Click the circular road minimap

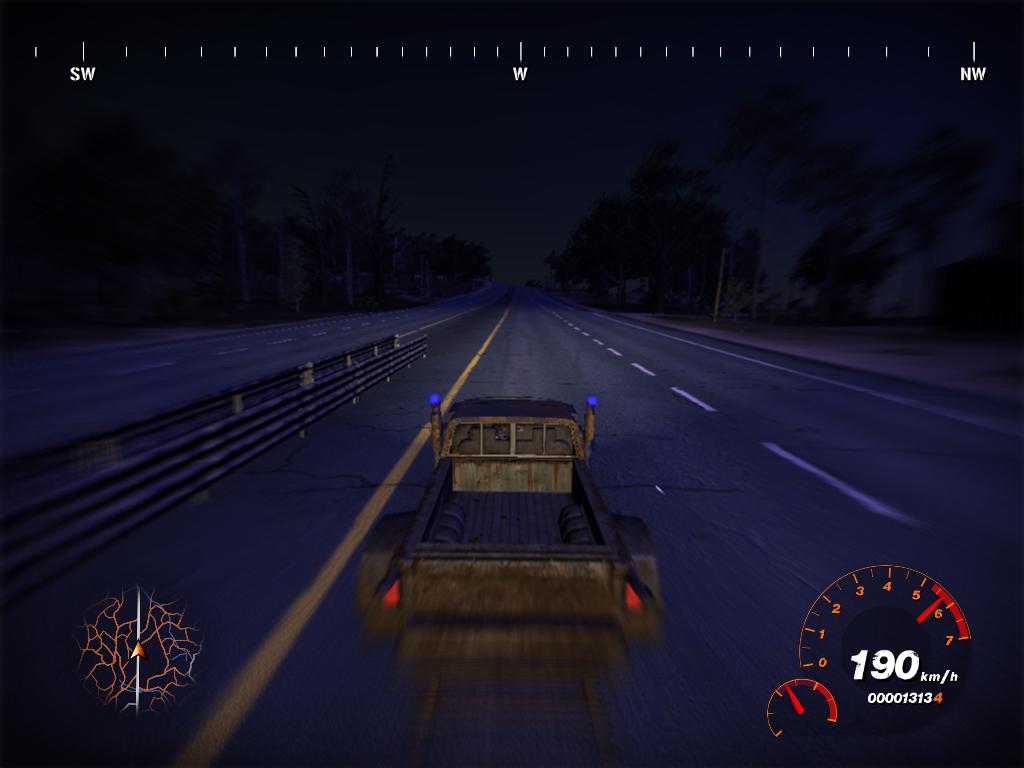138,651
